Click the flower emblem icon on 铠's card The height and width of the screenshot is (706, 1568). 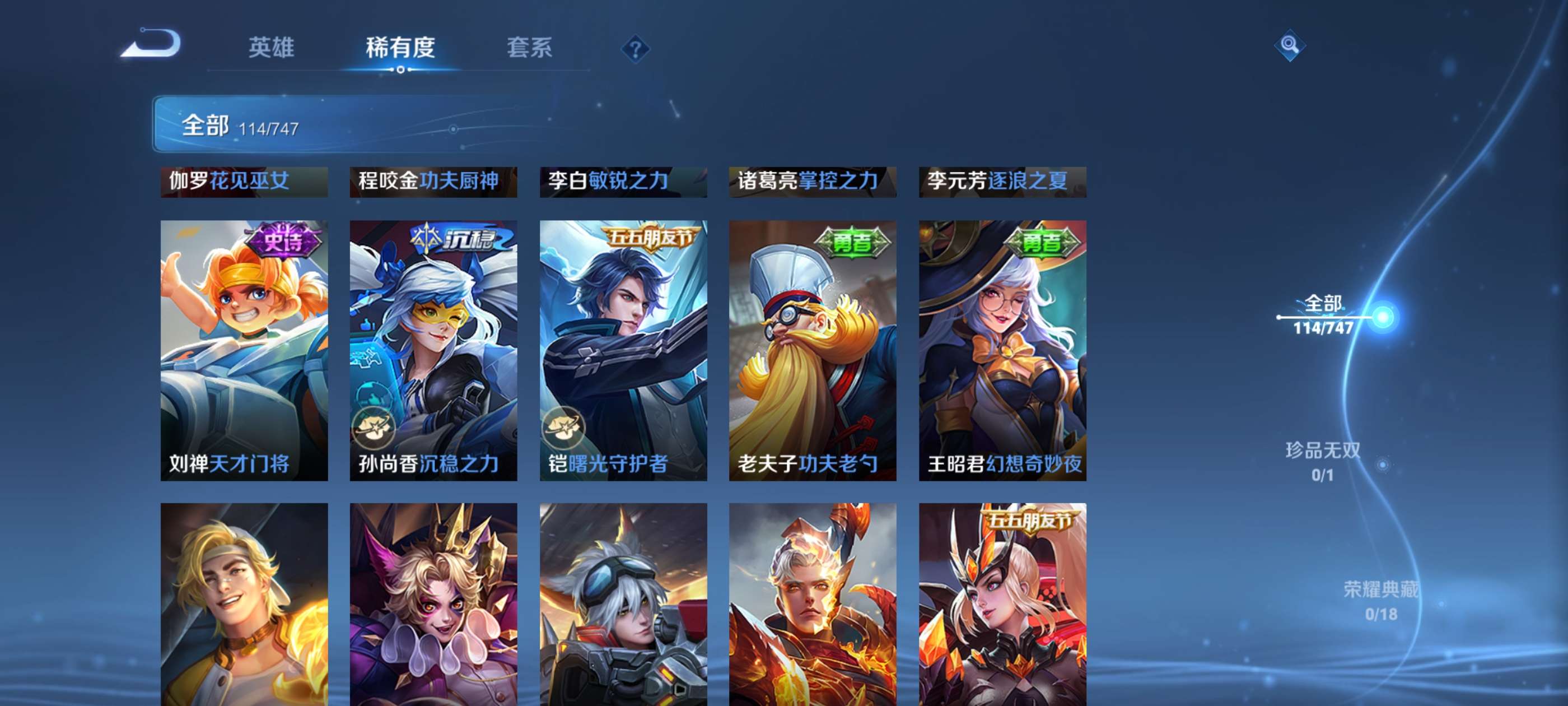(566, 428)
